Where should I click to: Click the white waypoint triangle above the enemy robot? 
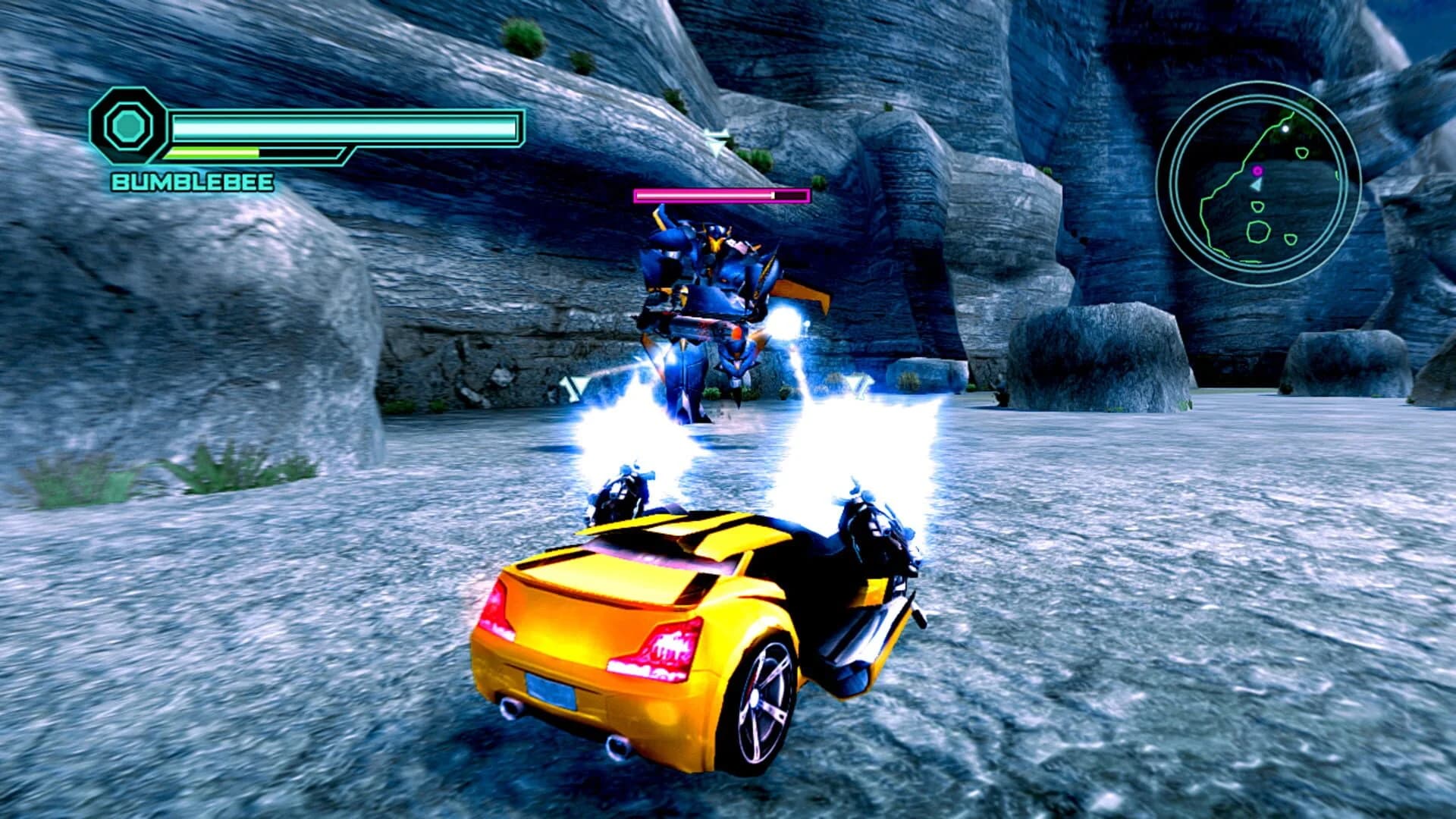point(716,143)
